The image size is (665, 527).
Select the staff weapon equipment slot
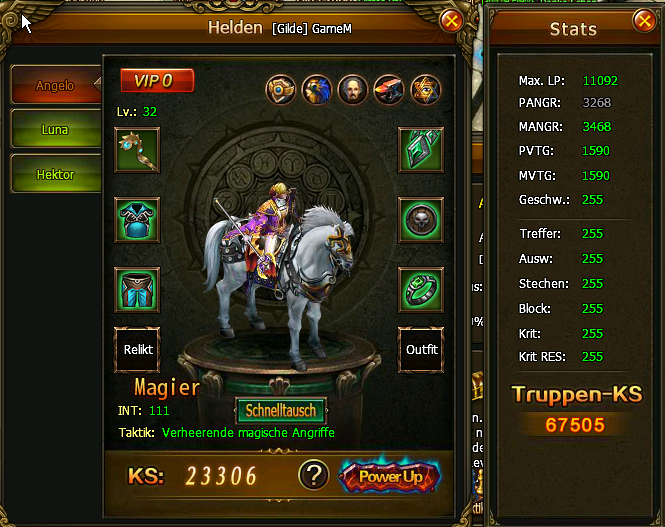pos(136,150)
